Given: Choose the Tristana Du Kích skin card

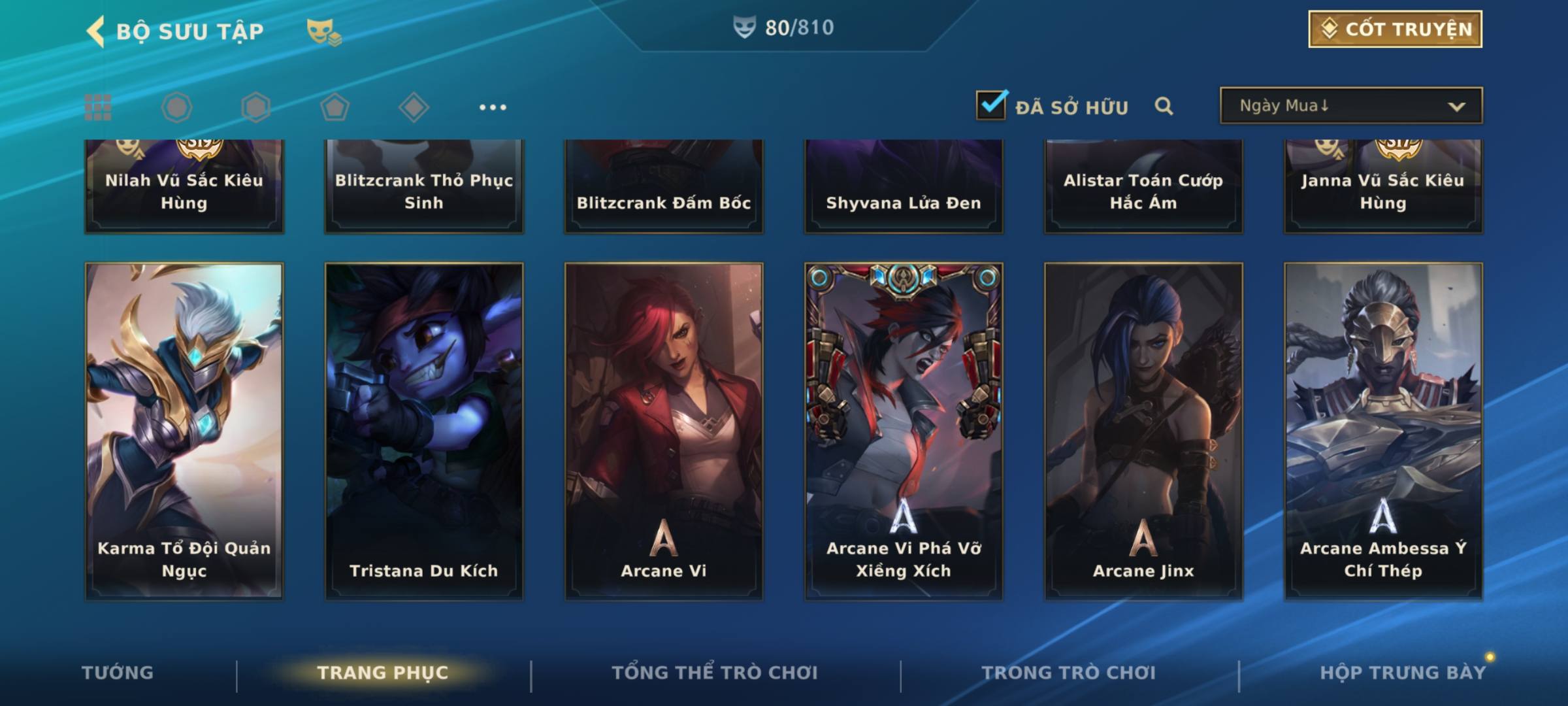Looking at the screenshot, I should pyautogui.click(x=424, y=431).
